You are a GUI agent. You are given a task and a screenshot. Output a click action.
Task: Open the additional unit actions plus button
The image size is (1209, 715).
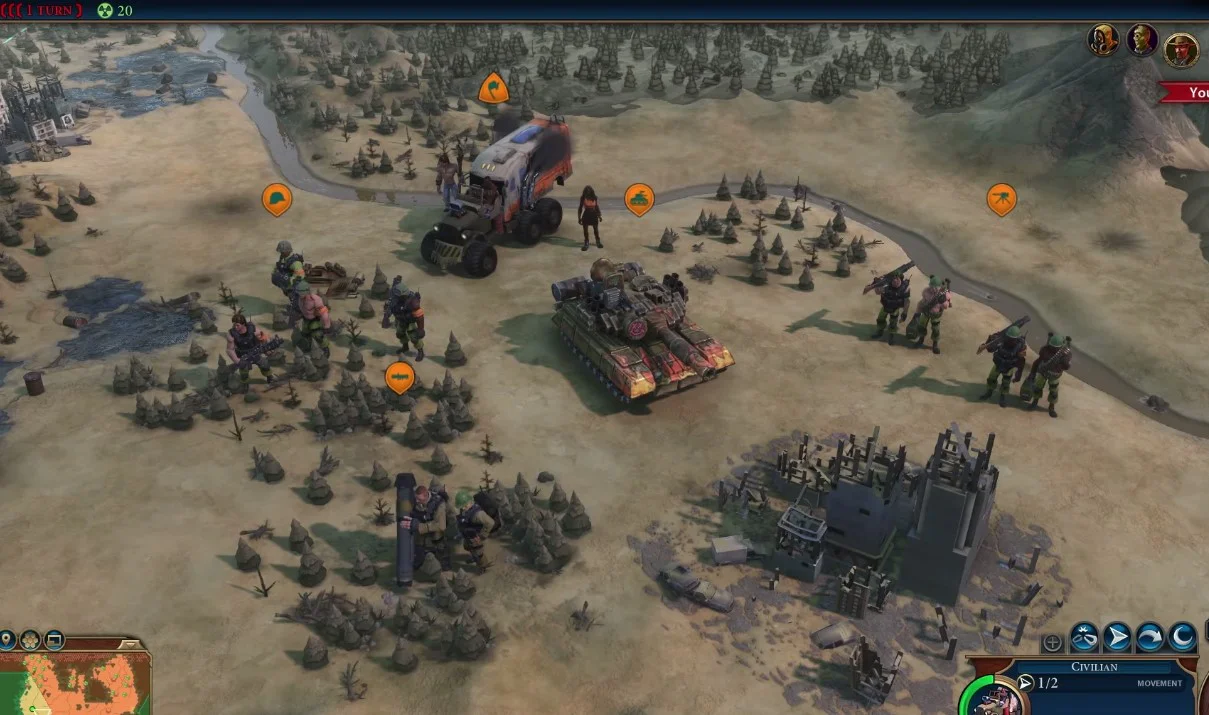pyautogui.click(x=1052, y=643)
